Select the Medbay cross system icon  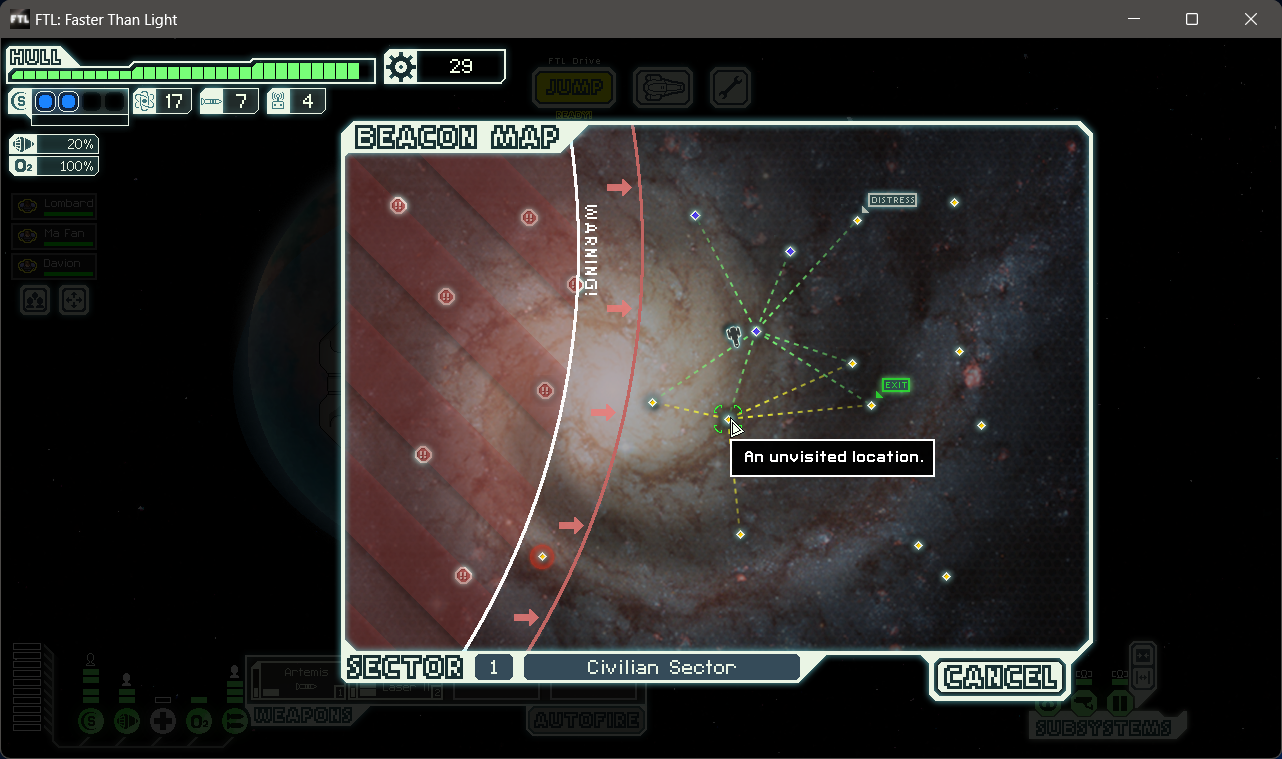coord(163,721)
